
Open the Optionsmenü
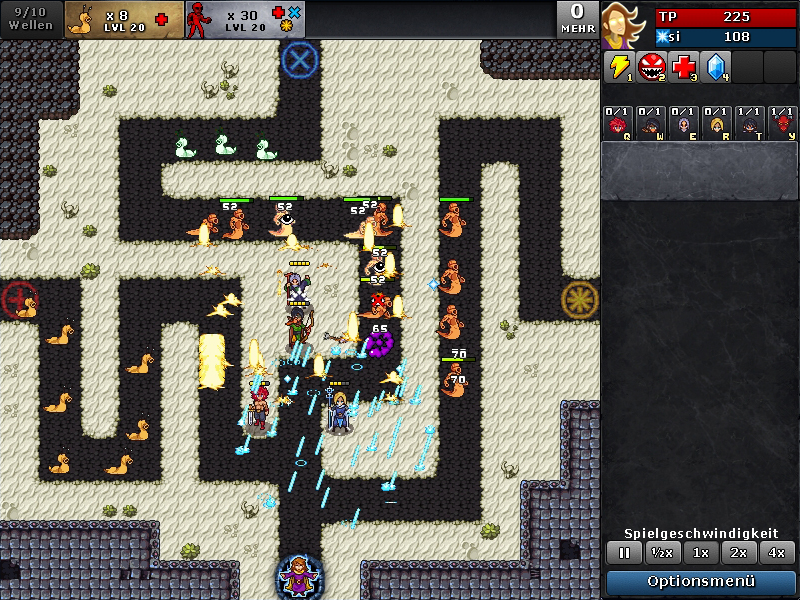701,581
